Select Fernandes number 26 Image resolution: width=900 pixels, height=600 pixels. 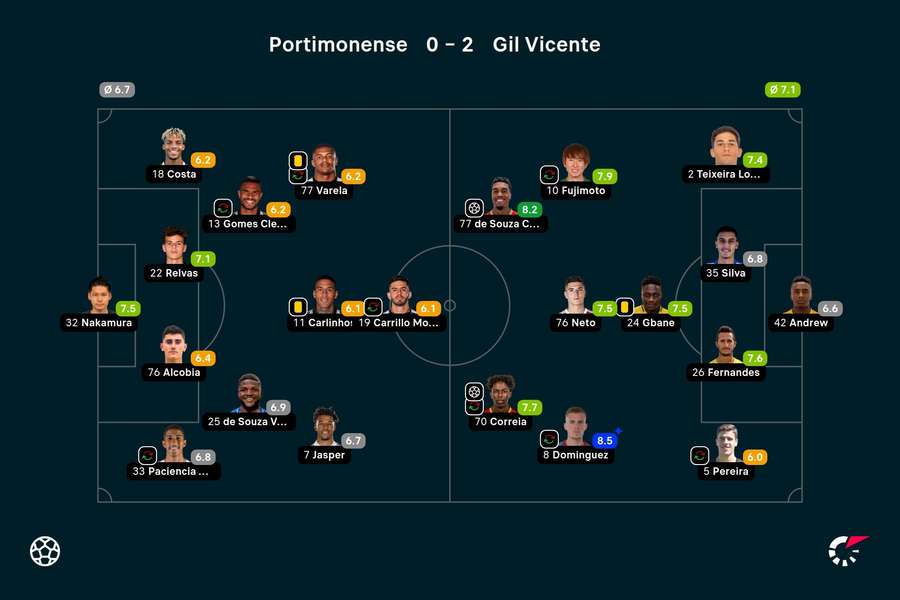[726, 353]
